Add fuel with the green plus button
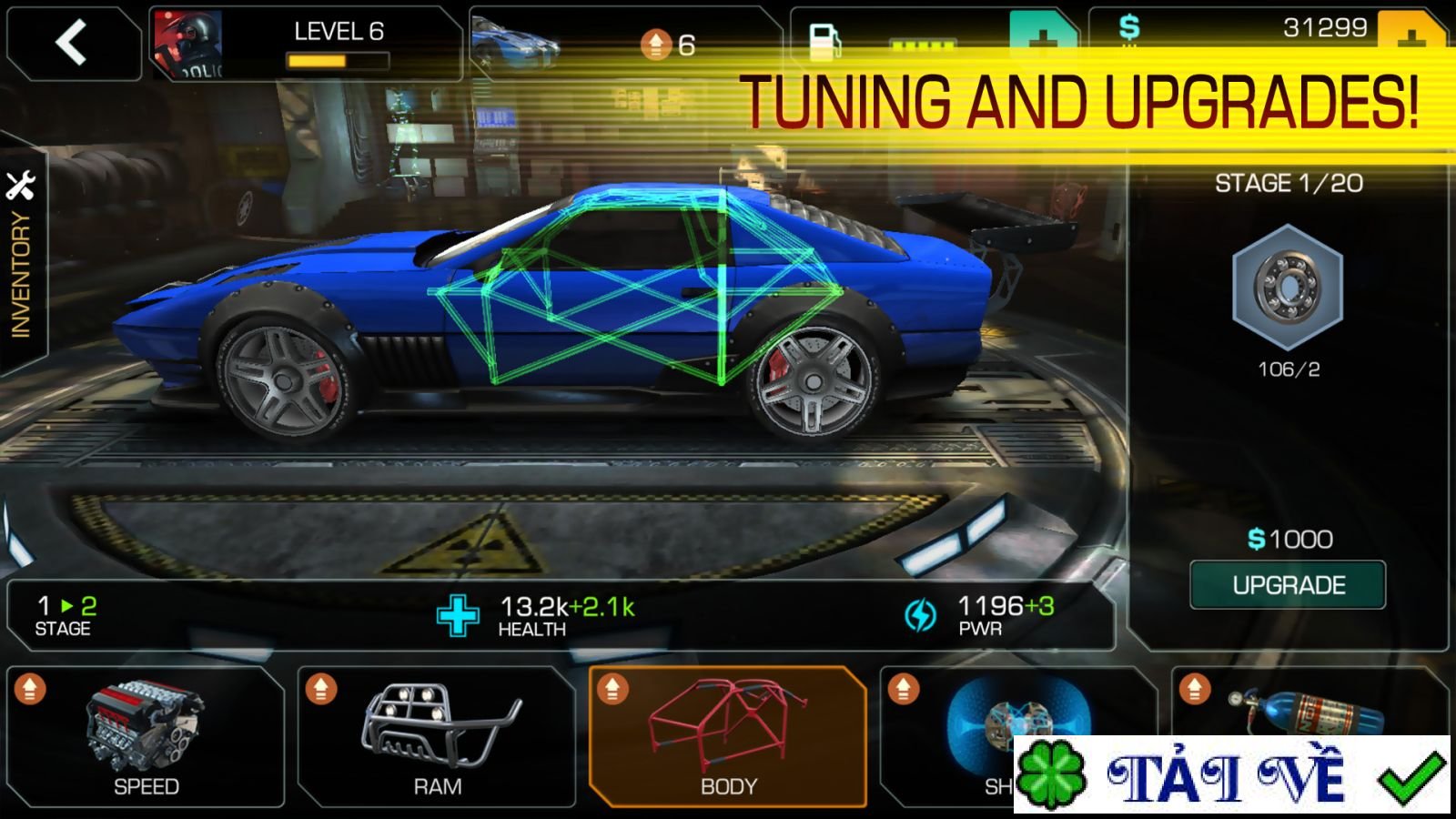Image resolution: width=1456 pixels, height=819 pixels. click(1042, 35)
